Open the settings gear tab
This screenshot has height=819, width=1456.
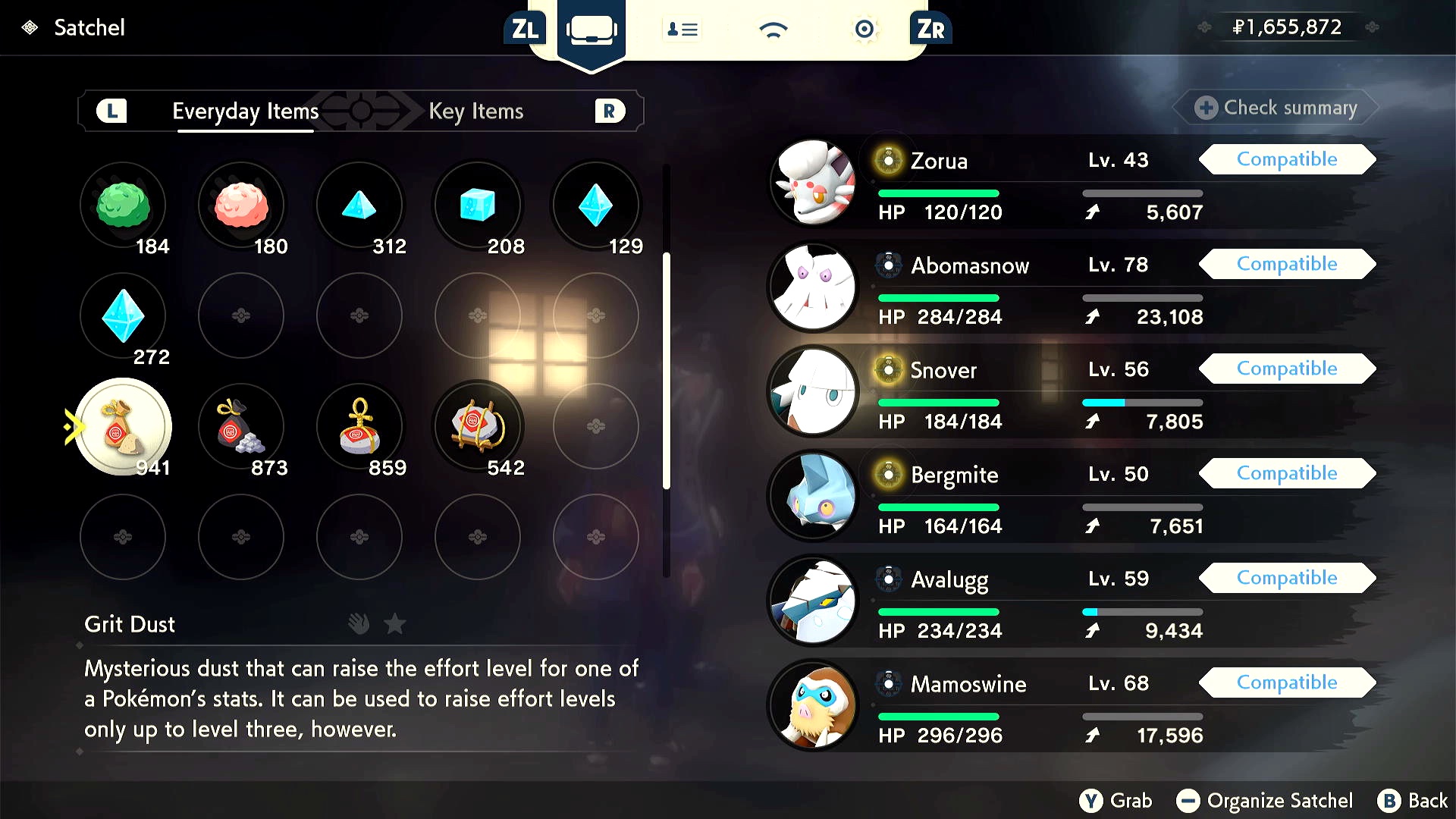[x=864, y=30]
